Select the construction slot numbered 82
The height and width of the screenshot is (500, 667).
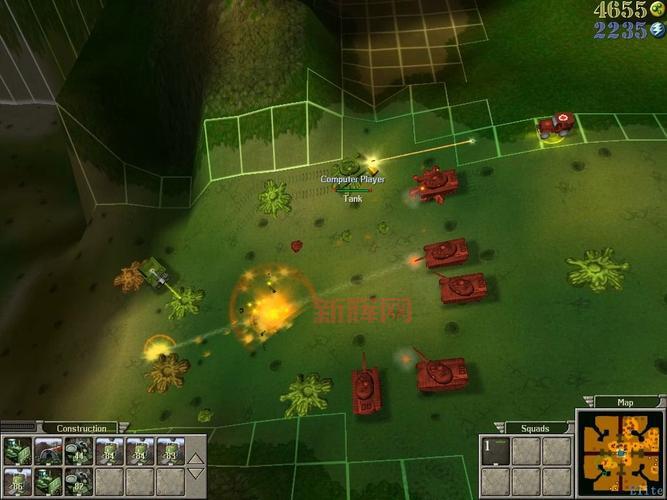click(77, 482)
